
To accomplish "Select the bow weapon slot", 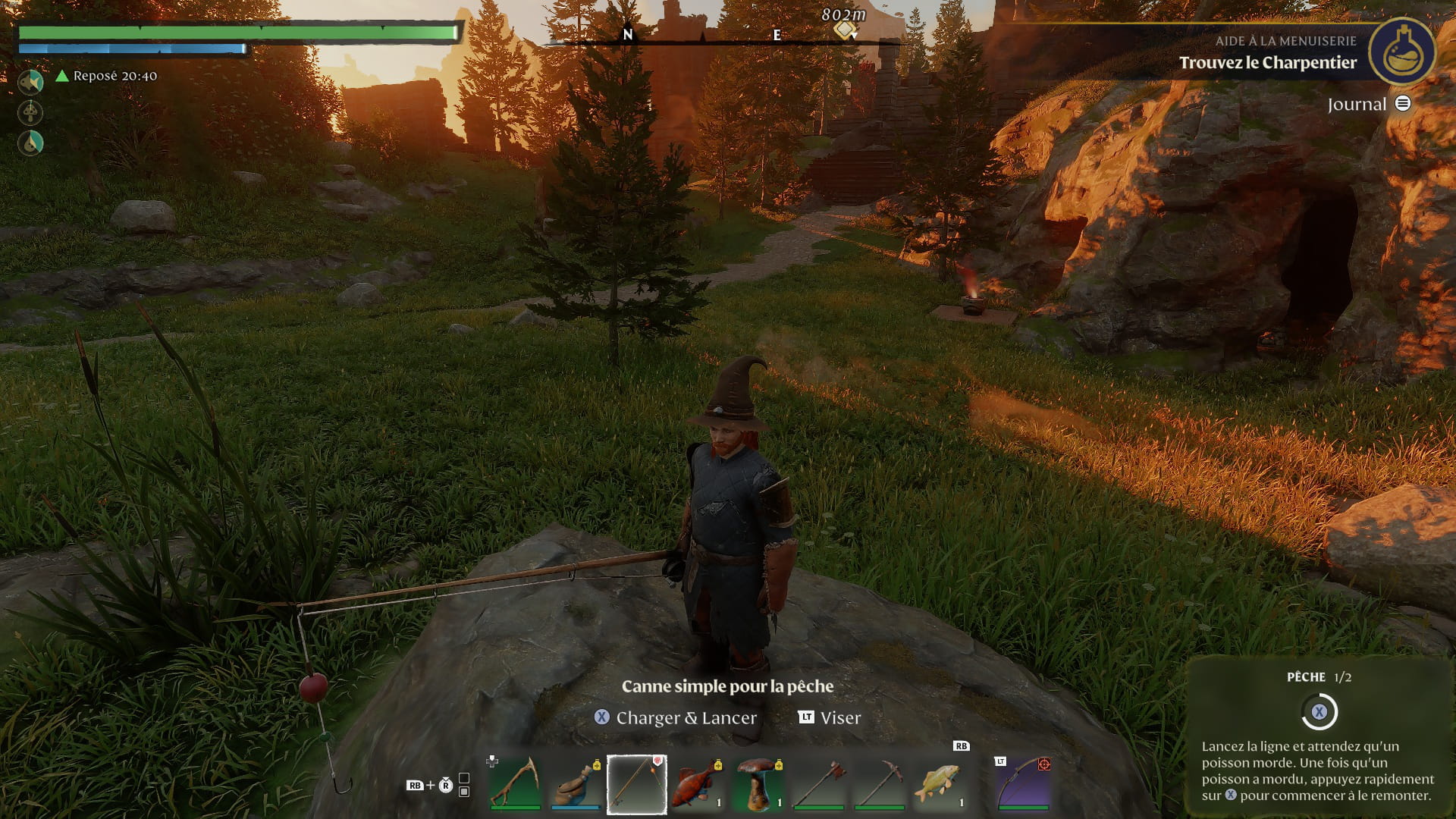I will pos(1023,783).
